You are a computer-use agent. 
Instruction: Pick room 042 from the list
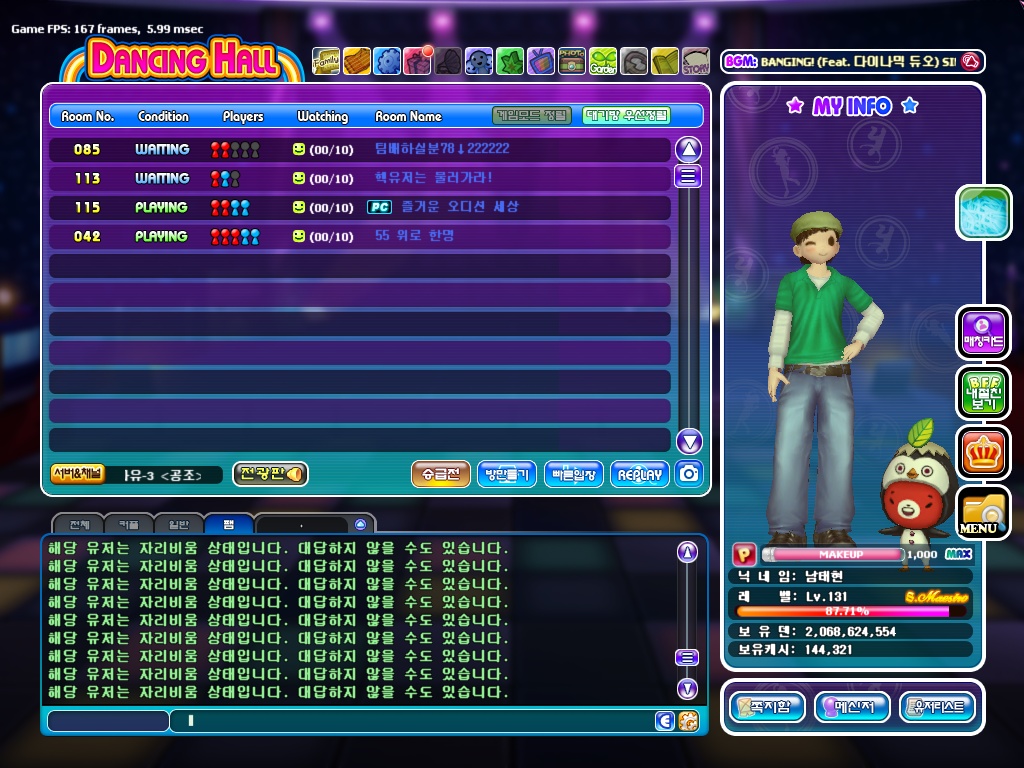tap(360, 236)
